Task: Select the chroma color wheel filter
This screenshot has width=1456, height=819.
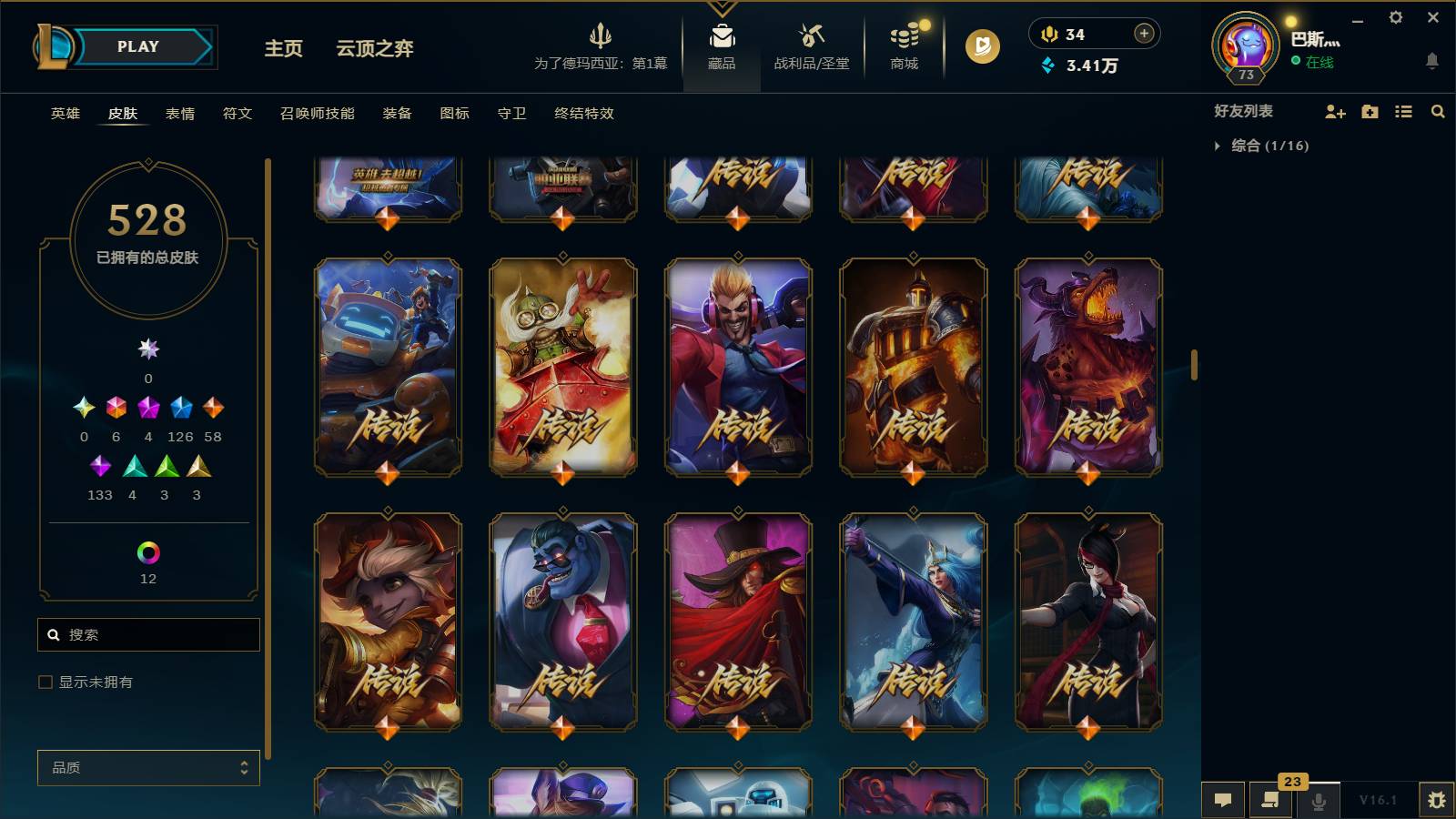Action: coord(148,551)
